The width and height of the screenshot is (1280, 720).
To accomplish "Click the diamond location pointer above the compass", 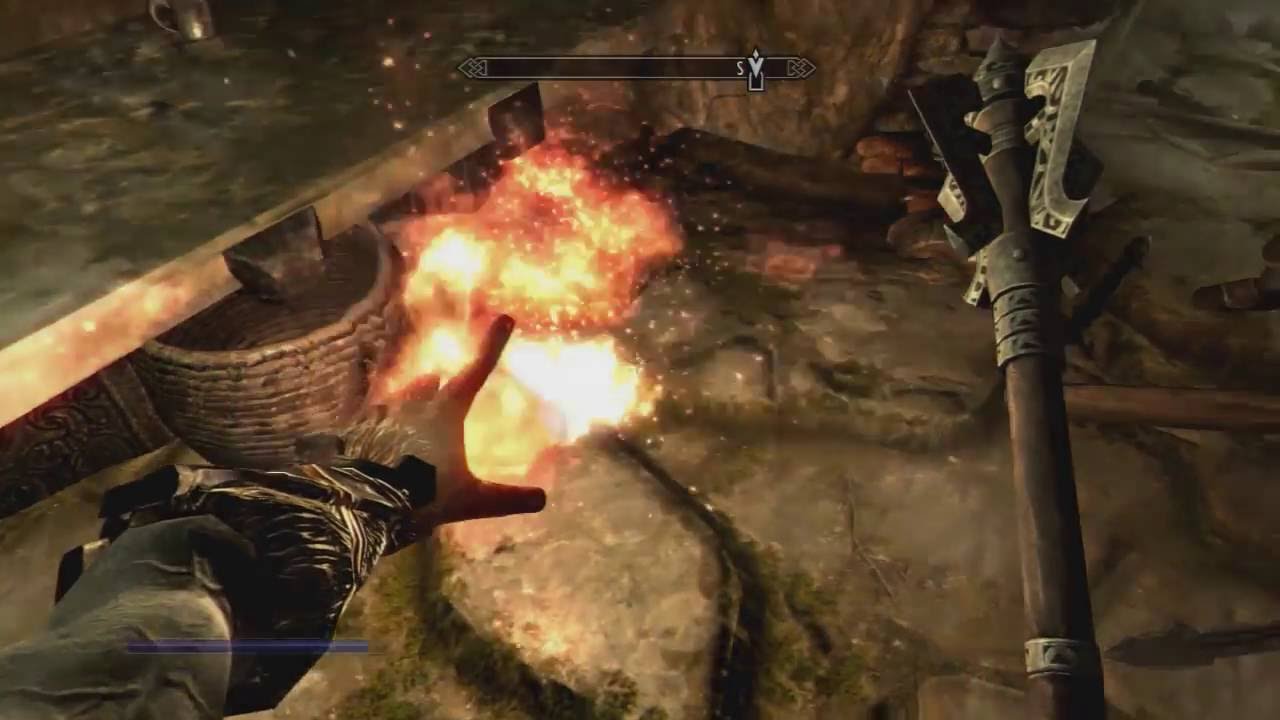I will (757, 52).
